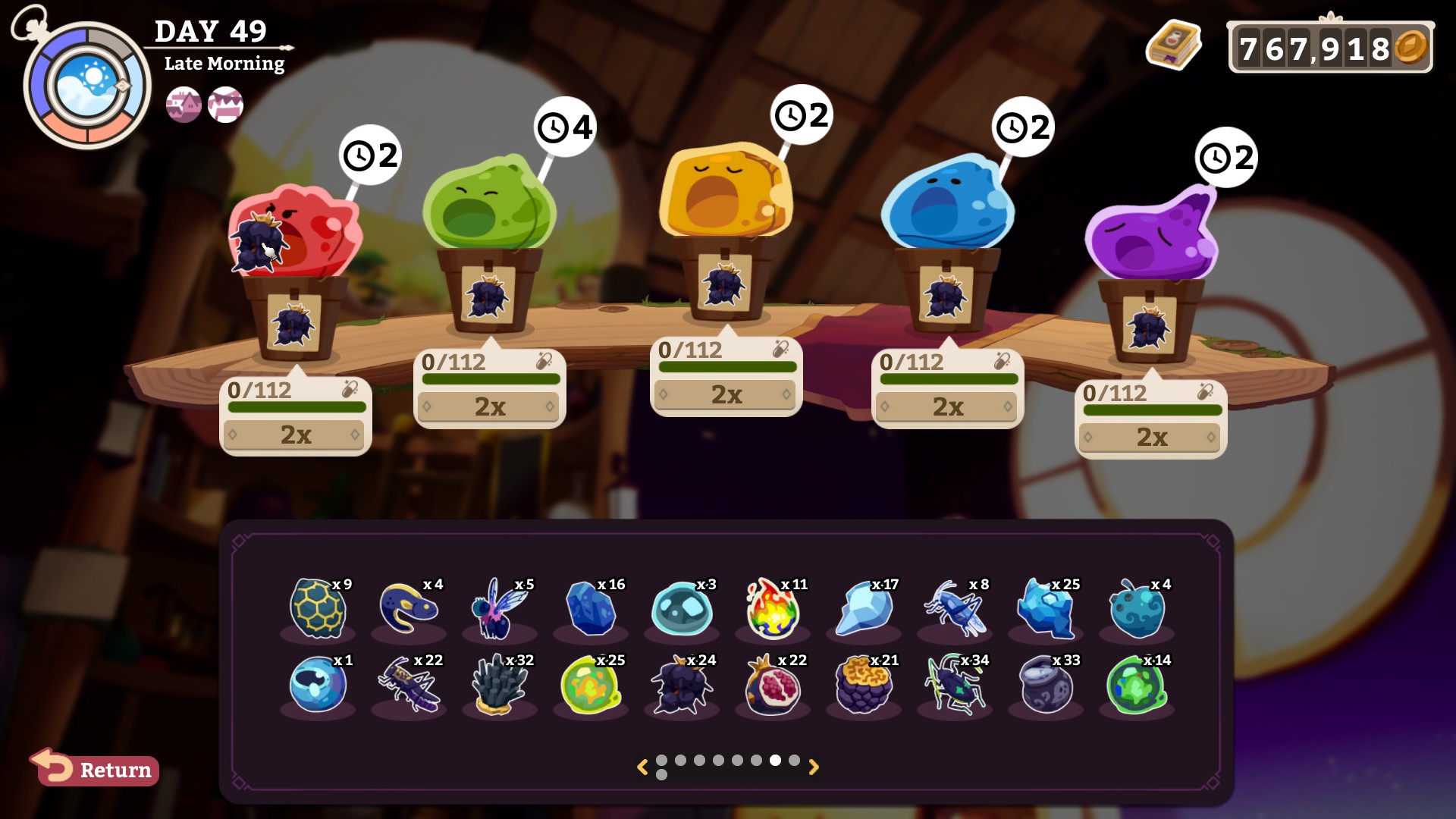Viewport: 1456px width, 819px height.
Task: Pick the flaming egg ingredient x11
Action: click(773, 608)
